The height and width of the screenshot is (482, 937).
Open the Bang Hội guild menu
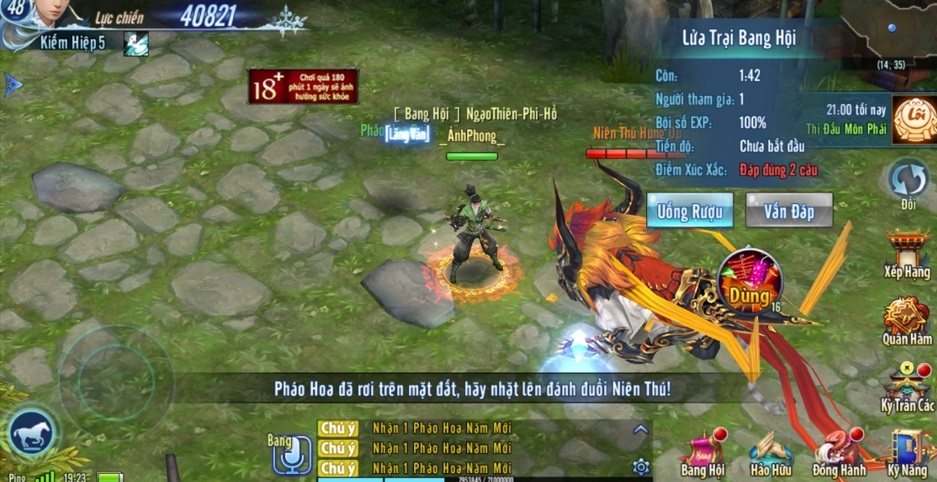[x=702, y=452]
